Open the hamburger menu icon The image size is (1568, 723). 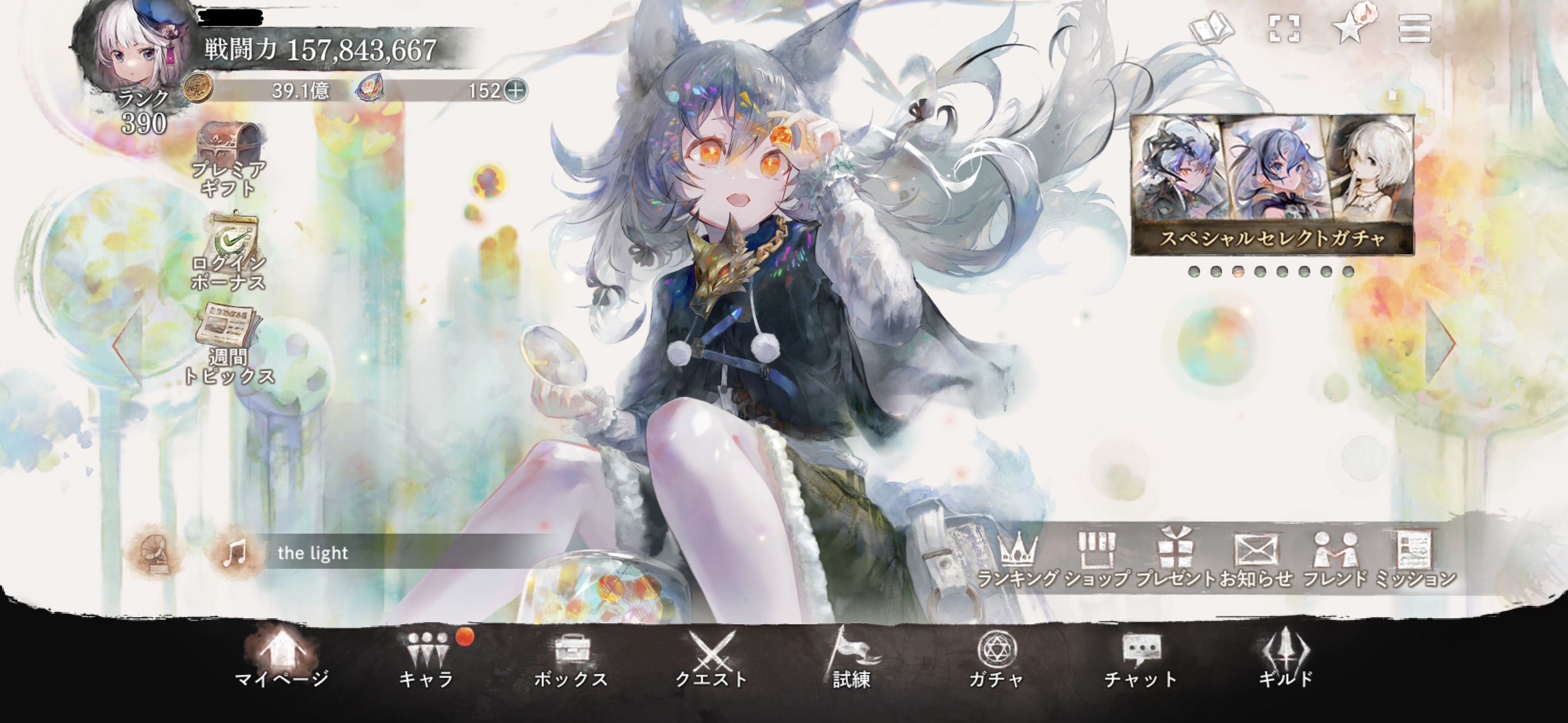1414,29
